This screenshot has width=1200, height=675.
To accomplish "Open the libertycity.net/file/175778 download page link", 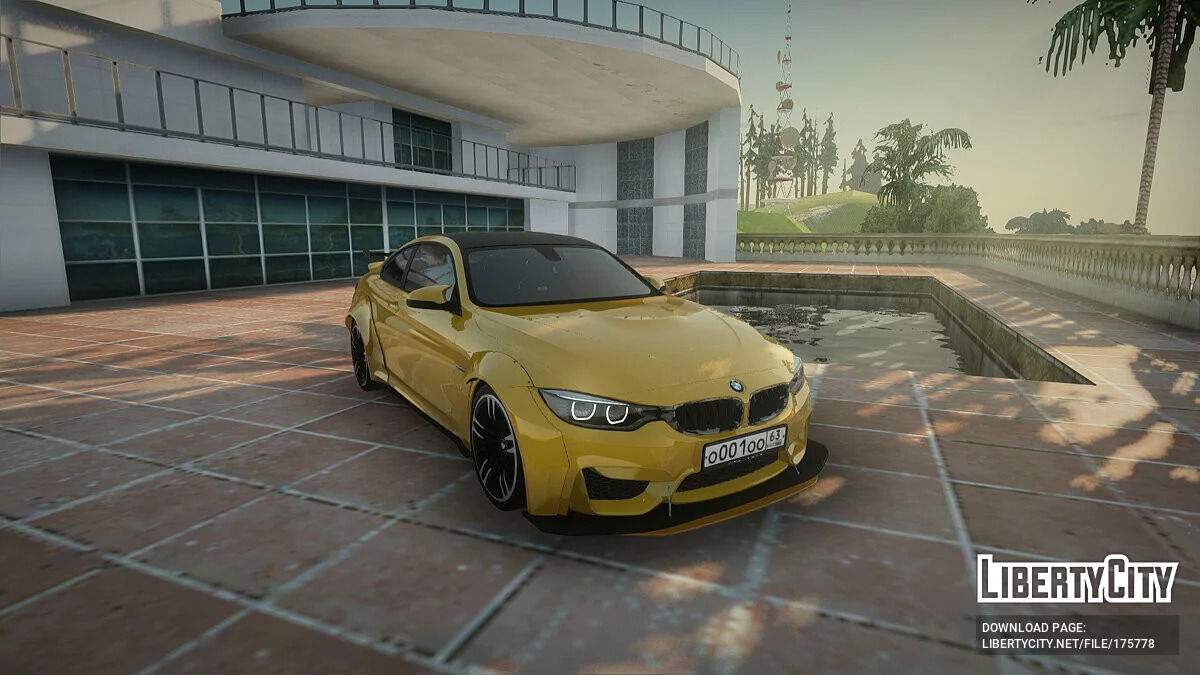I will point(1068,643).
